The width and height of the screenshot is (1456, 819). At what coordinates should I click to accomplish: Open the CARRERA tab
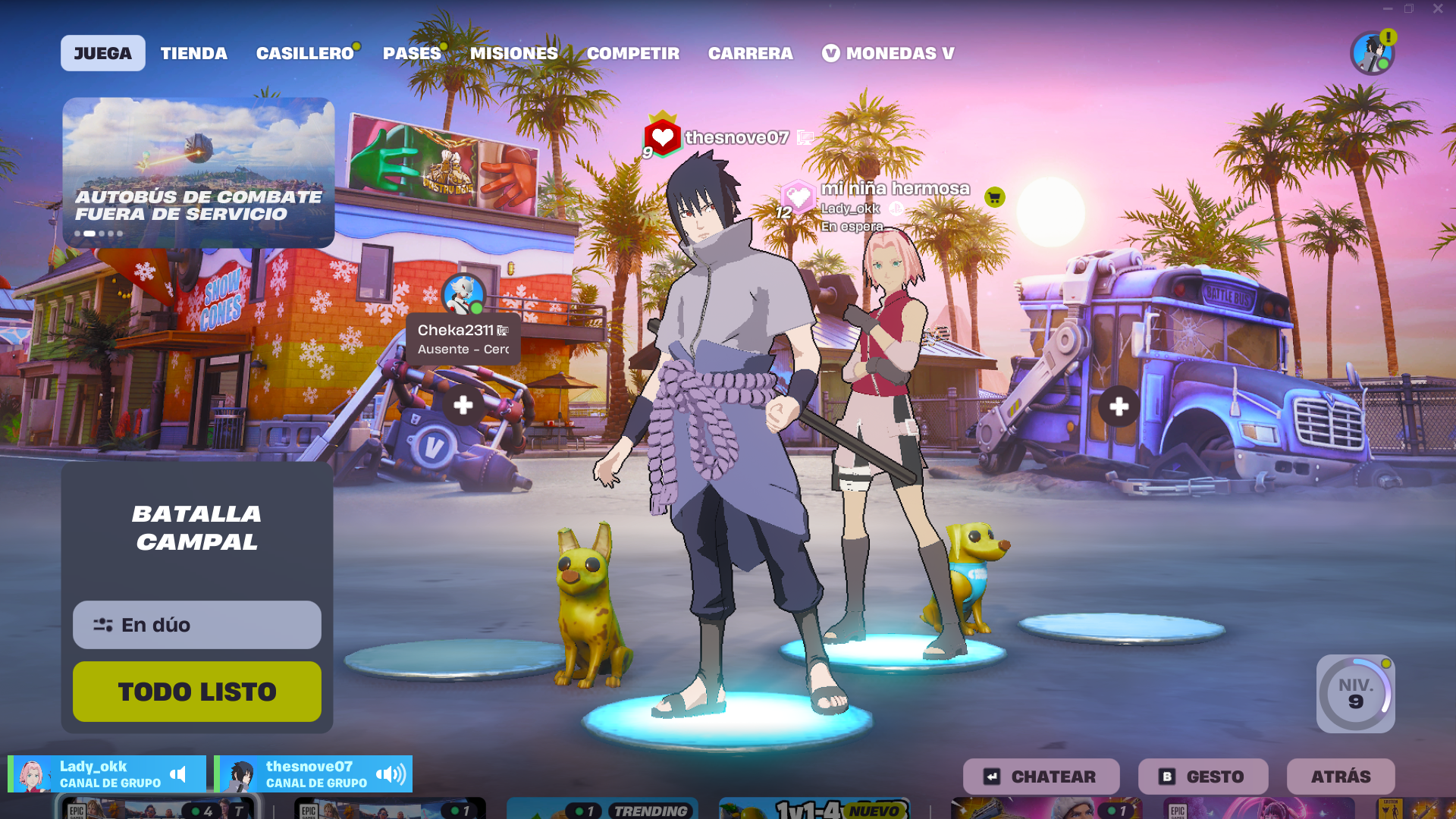coord(750,53)
